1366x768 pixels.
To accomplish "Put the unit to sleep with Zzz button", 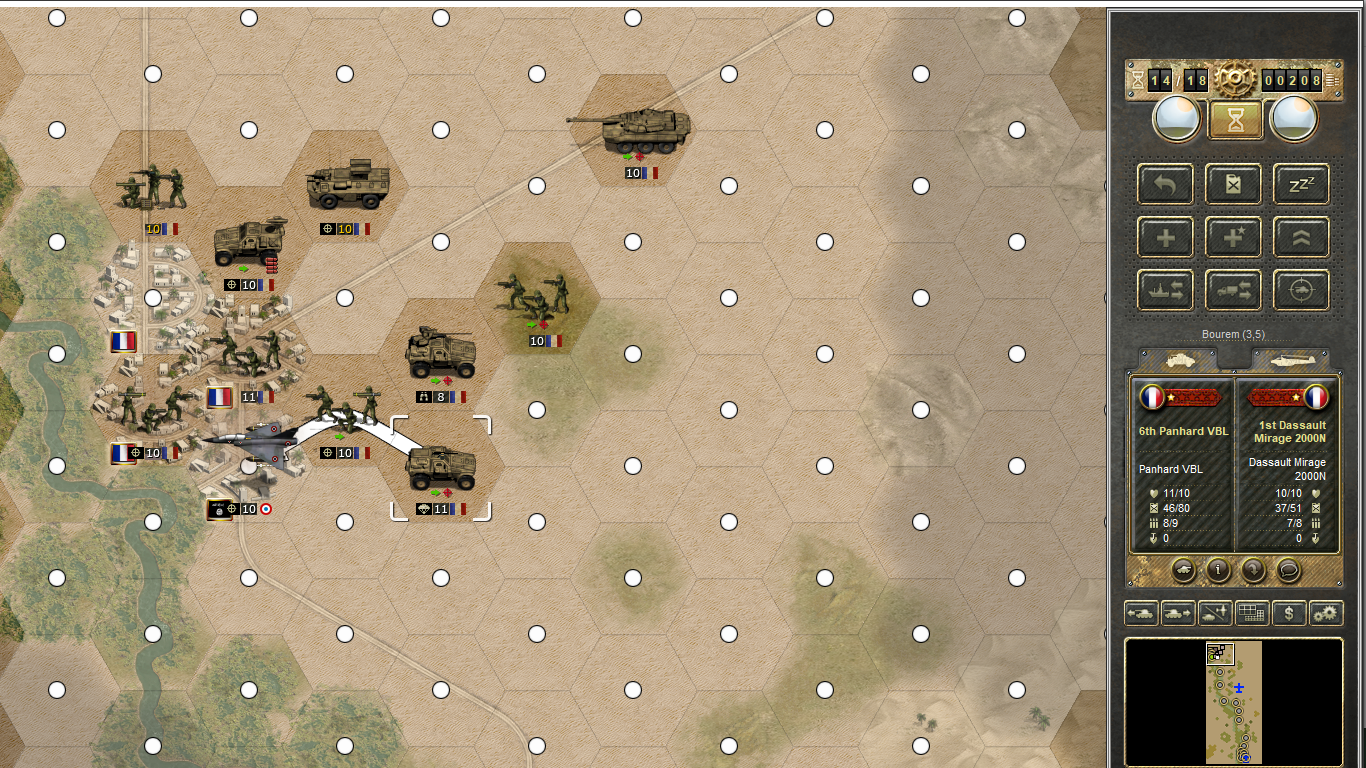I will (1301, 184).
